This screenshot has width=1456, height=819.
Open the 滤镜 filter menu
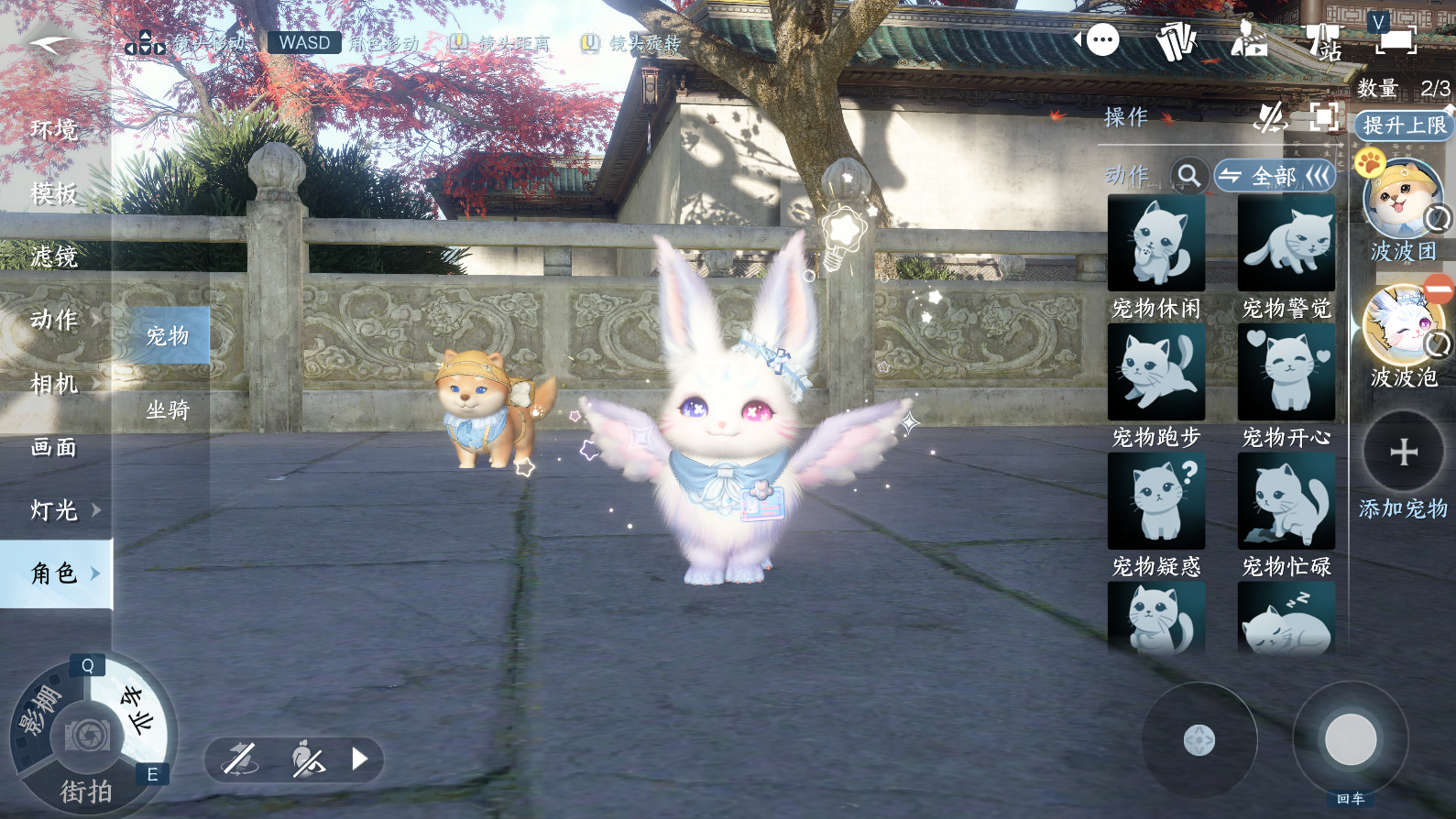54,257
